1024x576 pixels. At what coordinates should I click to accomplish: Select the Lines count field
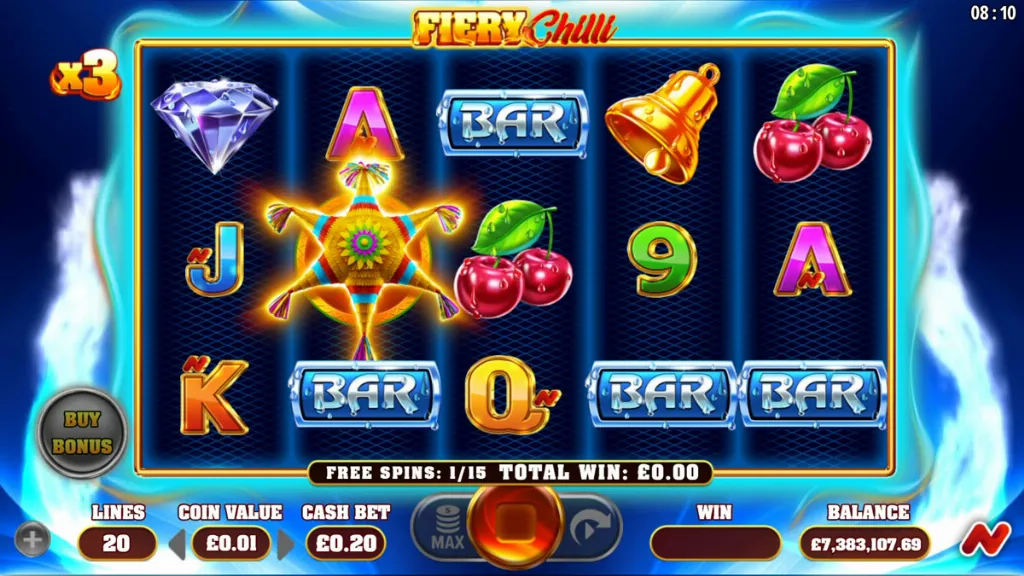click(x=117, y=544)
